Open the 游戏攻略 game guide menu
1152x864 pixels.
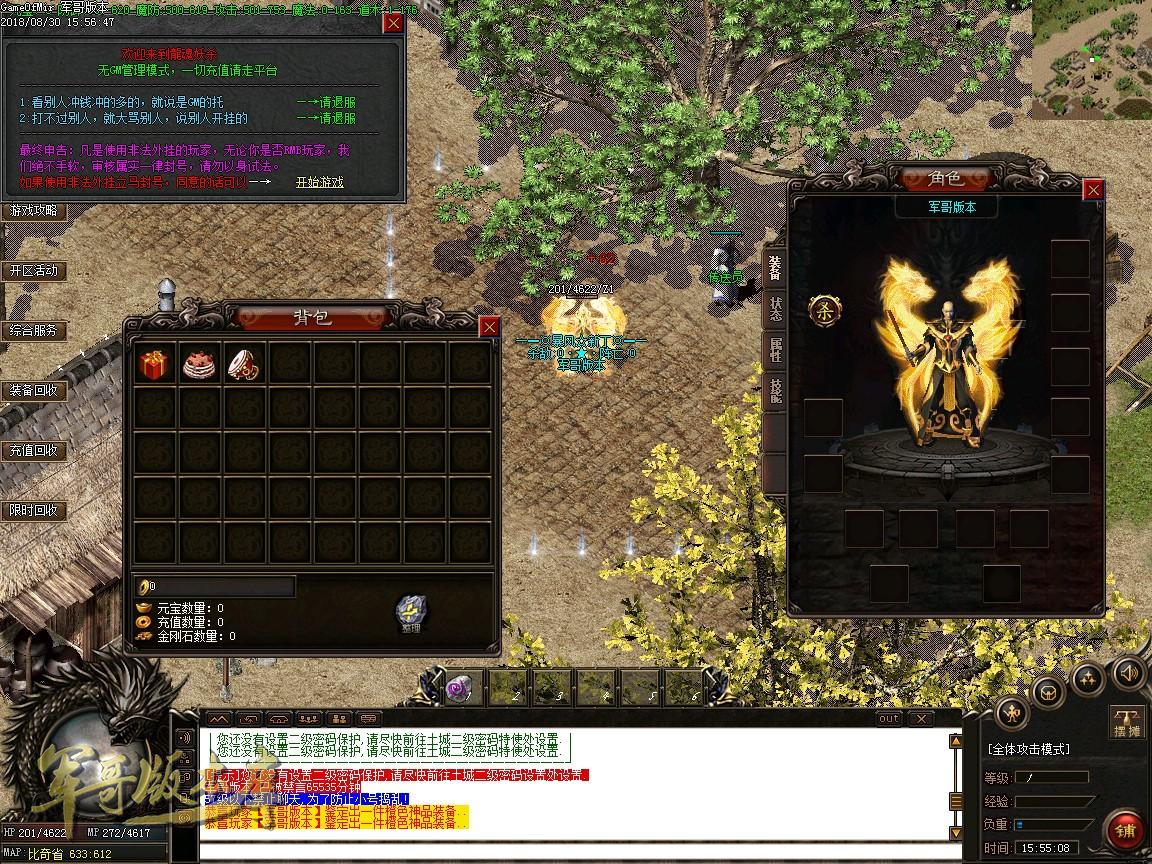[34, 211]
